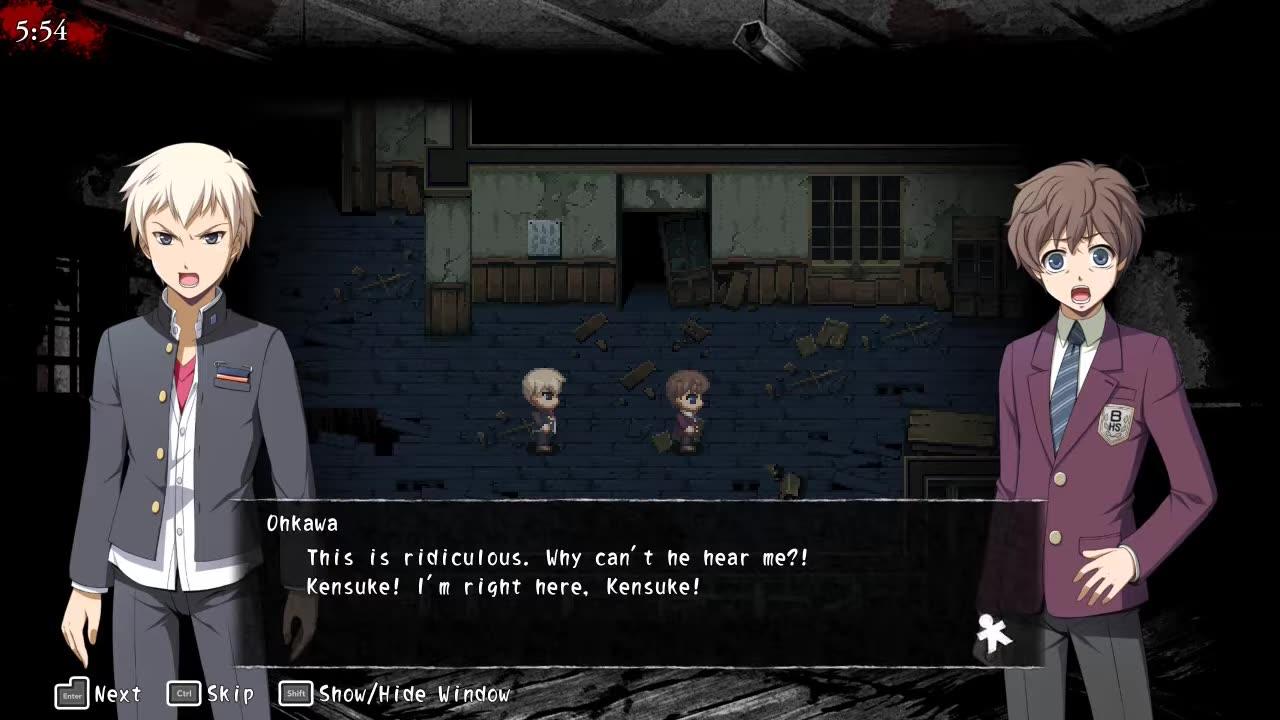Expand the dialogue by clicking the doll marker
This screenshot has width=1280, height=720.
988,632
